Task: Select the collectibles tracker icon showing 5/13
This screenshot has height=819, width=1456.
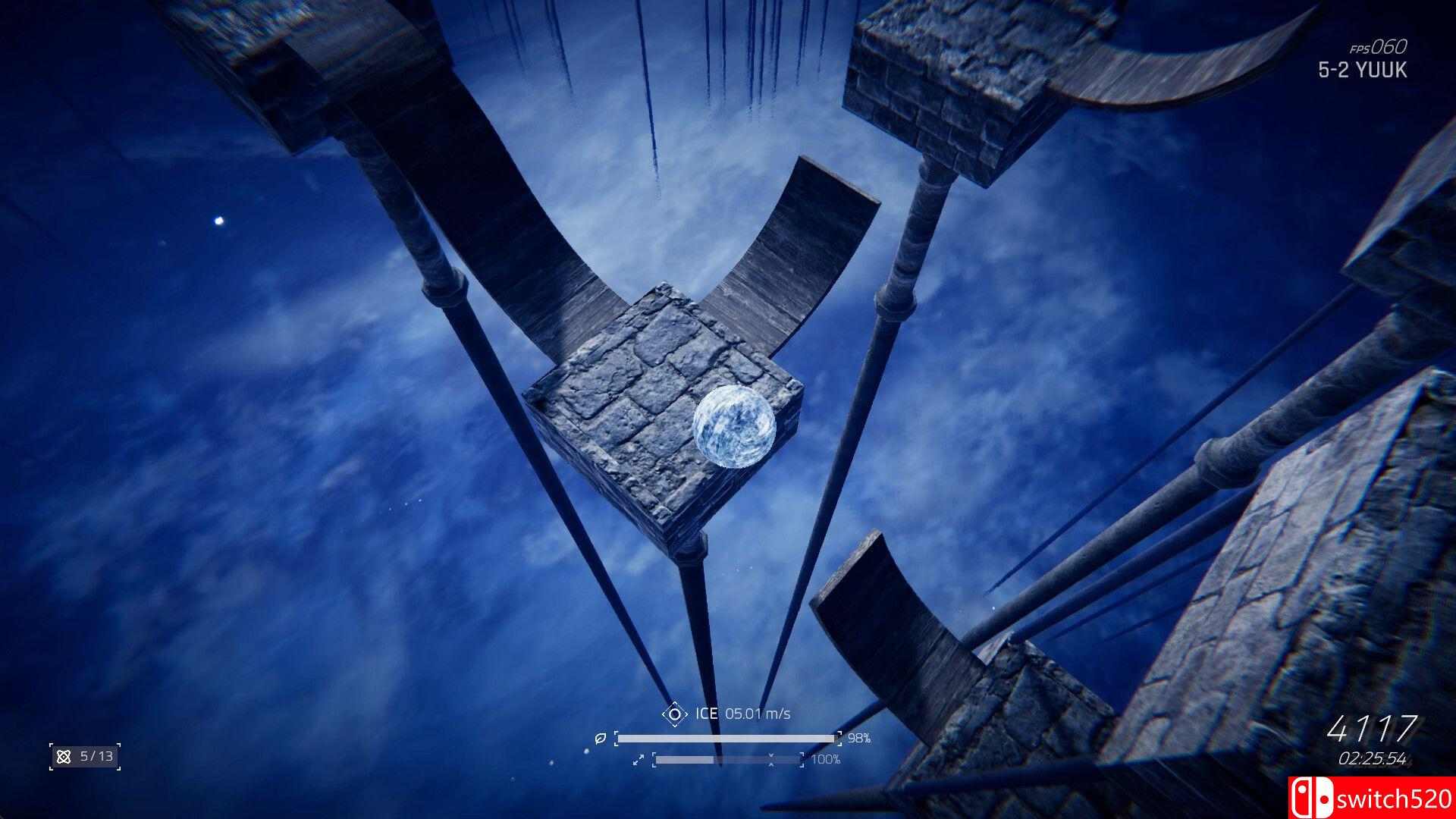Action: tap(64, 756)
